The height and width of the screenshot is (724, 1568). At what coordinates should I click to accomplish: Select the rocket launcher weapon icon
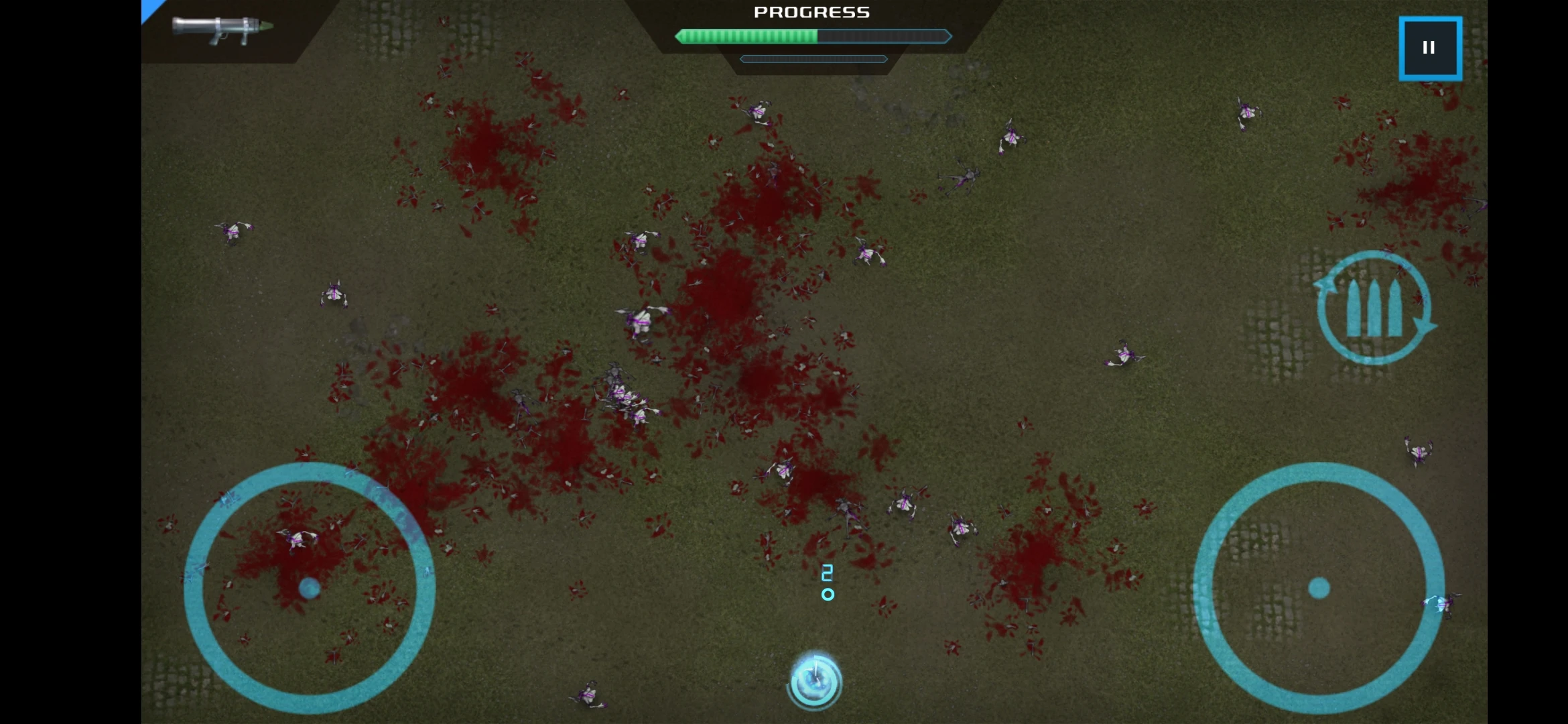pyautogui.click(x=222, y=29)
